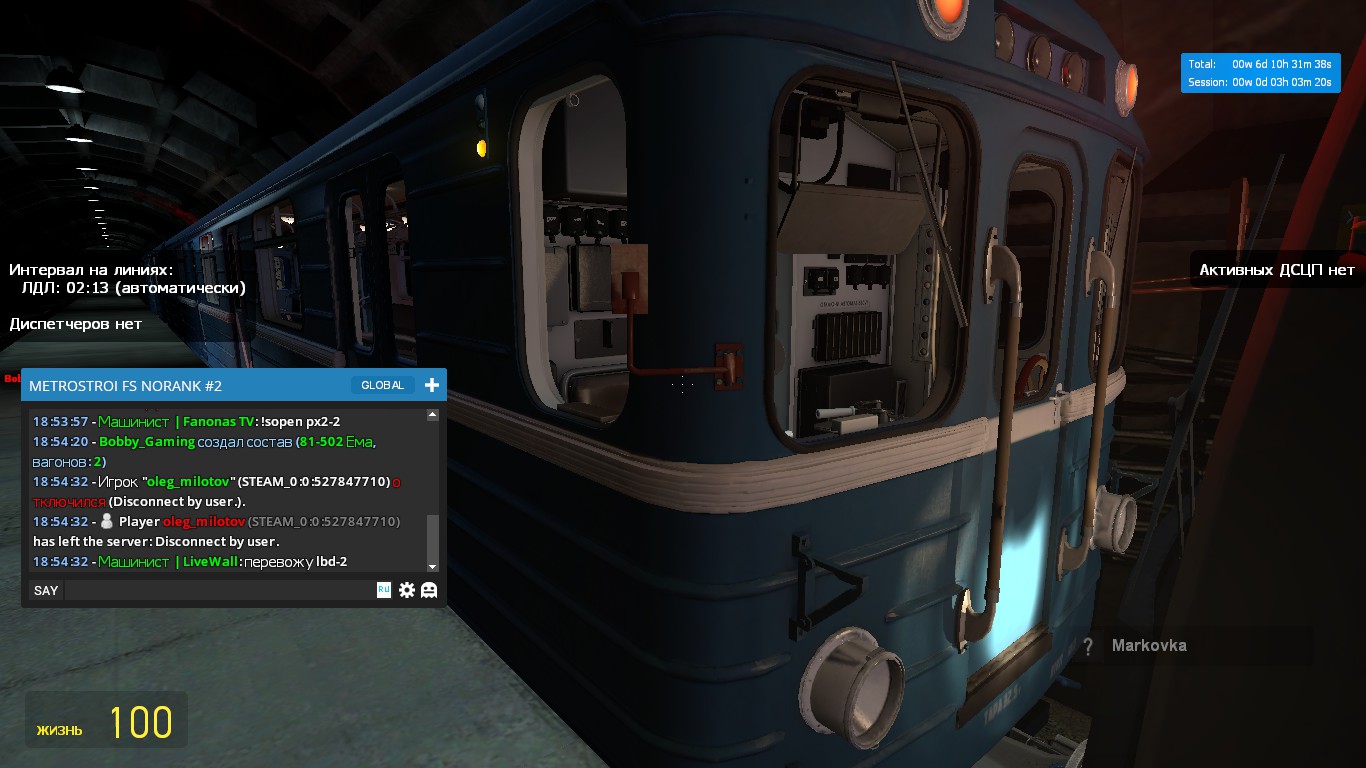Add a new chat tab with plus button
This screenshot has height=768, width=1366.
point(432,385)
